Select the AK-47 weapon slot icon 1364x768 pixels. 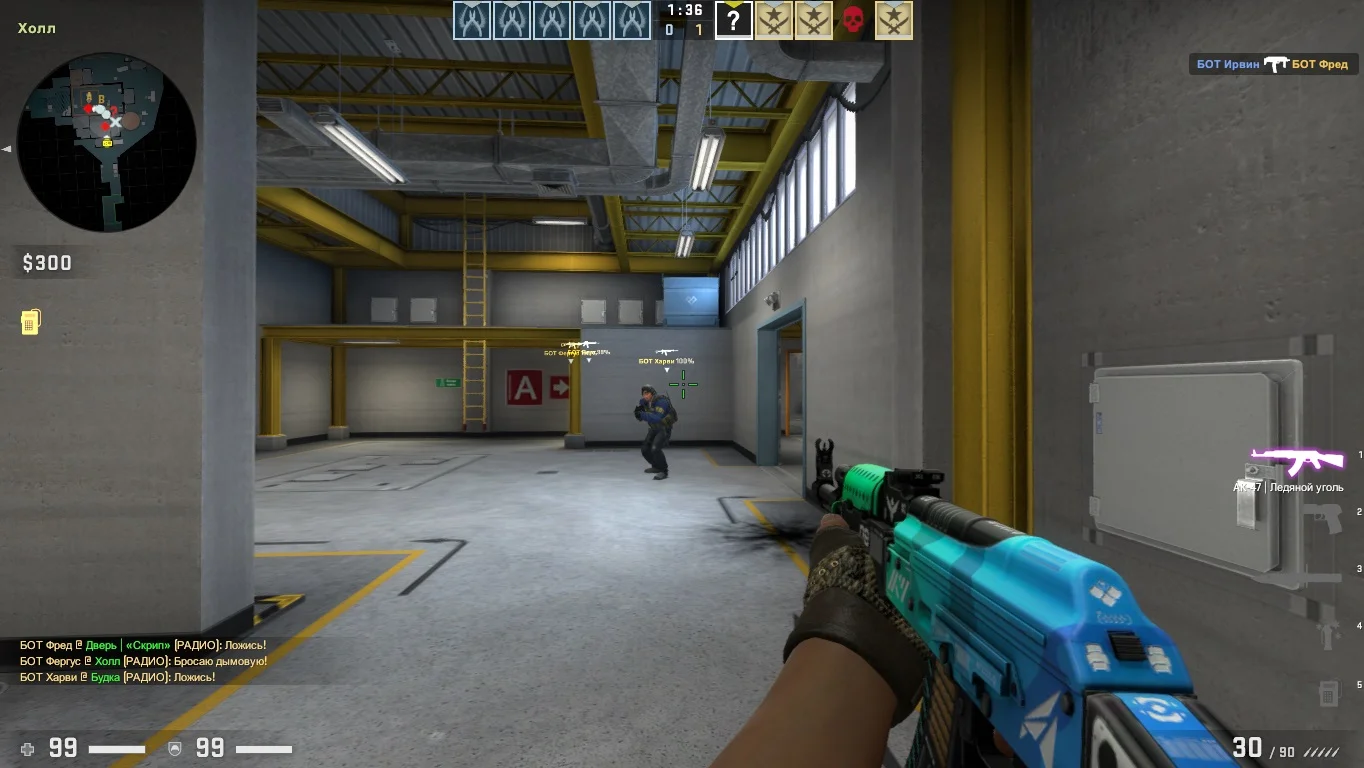click(1297, 461)
